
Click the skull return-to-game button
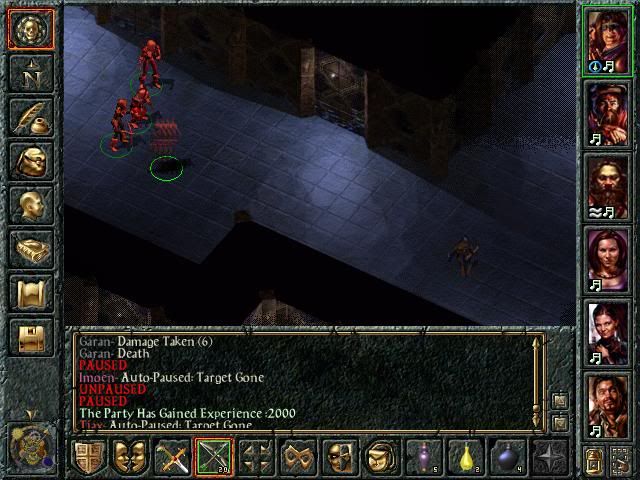[30, 29]
